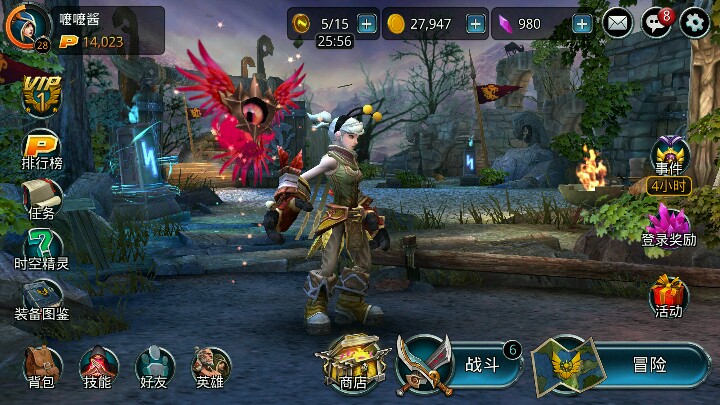Screen dimensions: 720x405
Task: Open the 任务 quest list
Action: [x=42, y=198]
